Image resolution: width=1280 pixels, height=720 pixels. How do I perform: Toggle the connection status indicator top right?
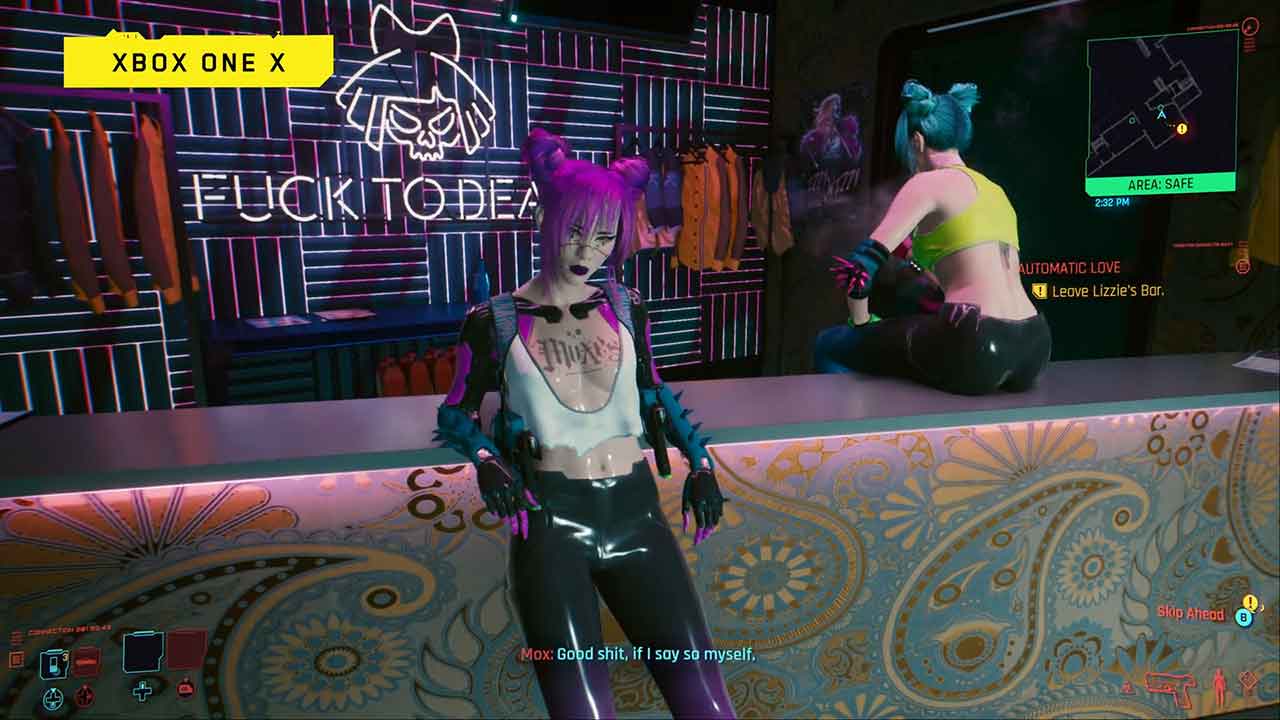click(x=1248, y=28)
